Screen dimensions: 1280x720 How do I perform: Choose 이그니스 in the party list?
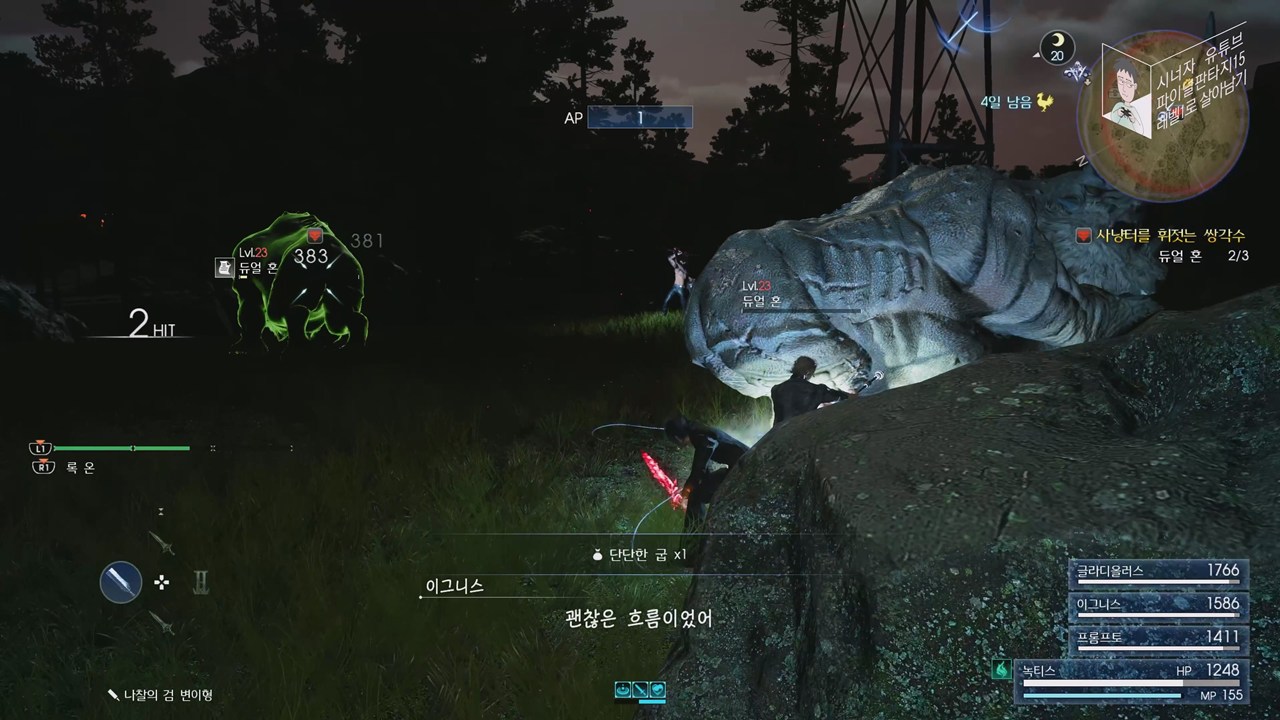tap(1158, 605)
